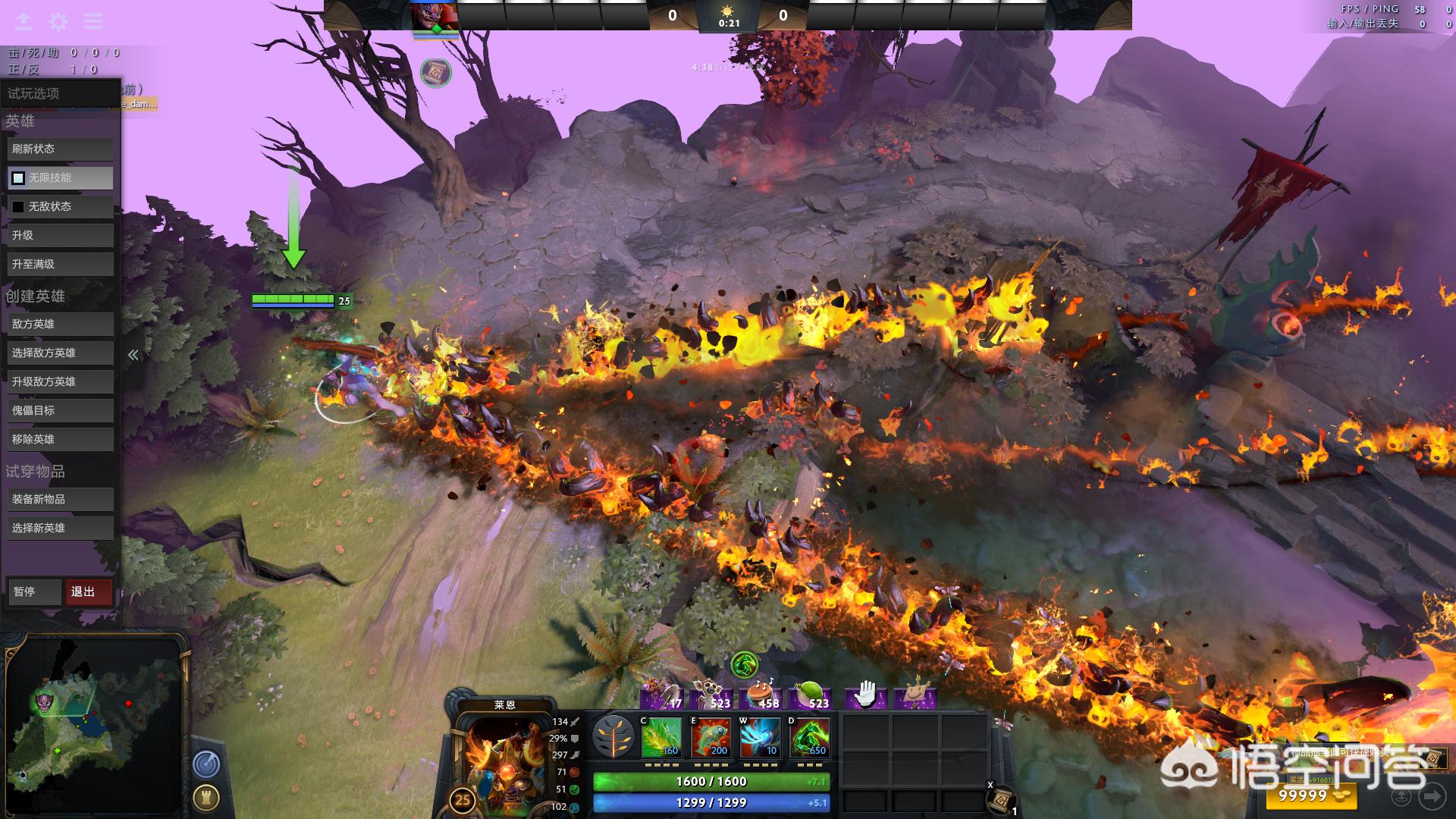Exit the demo using red 退出 button
Image resolution: width=1456 pixels, height=819 pixels.
click(89, 592)
